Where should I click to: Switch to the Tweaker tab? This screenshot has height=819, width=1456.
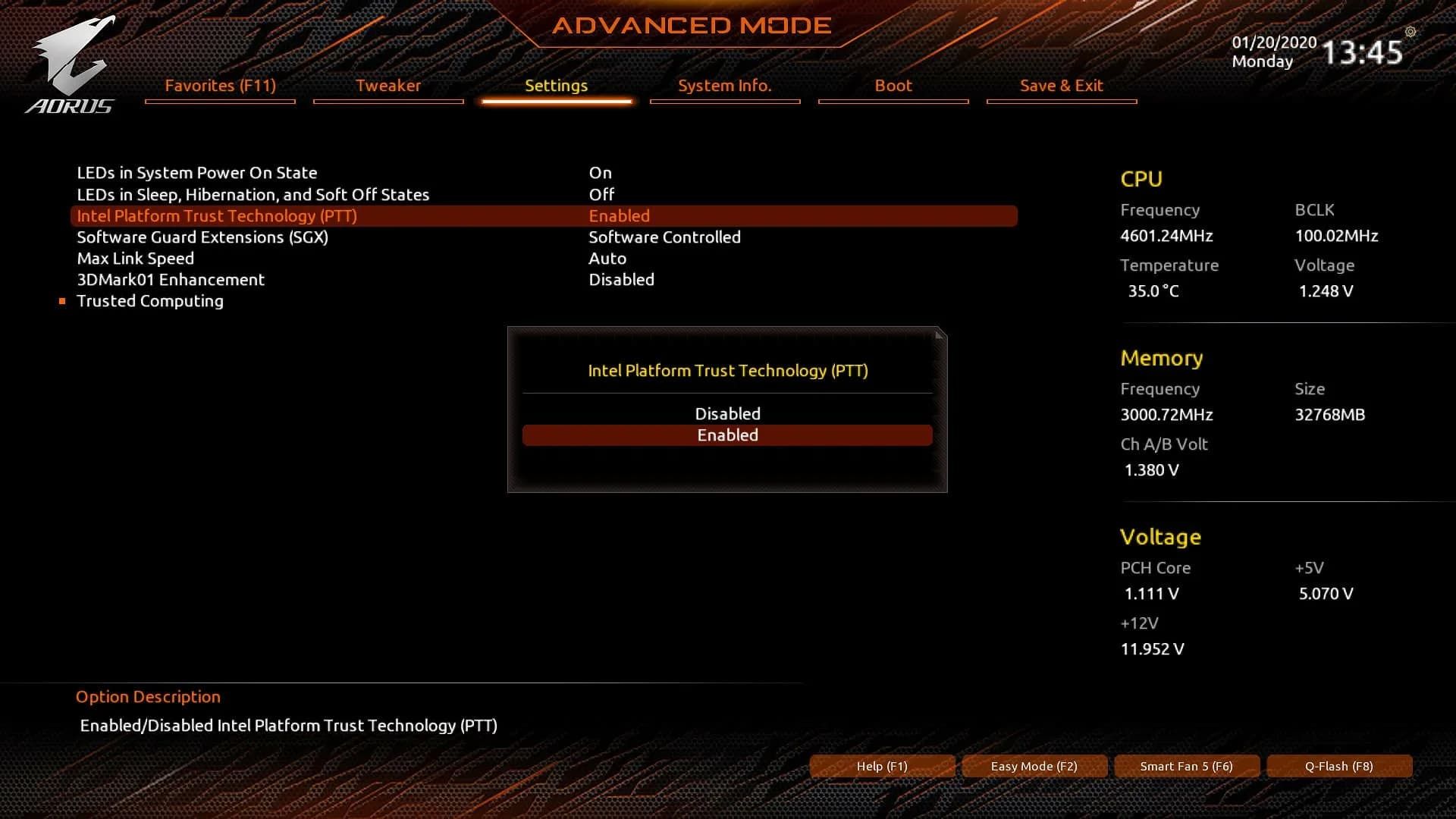point(388,86)
